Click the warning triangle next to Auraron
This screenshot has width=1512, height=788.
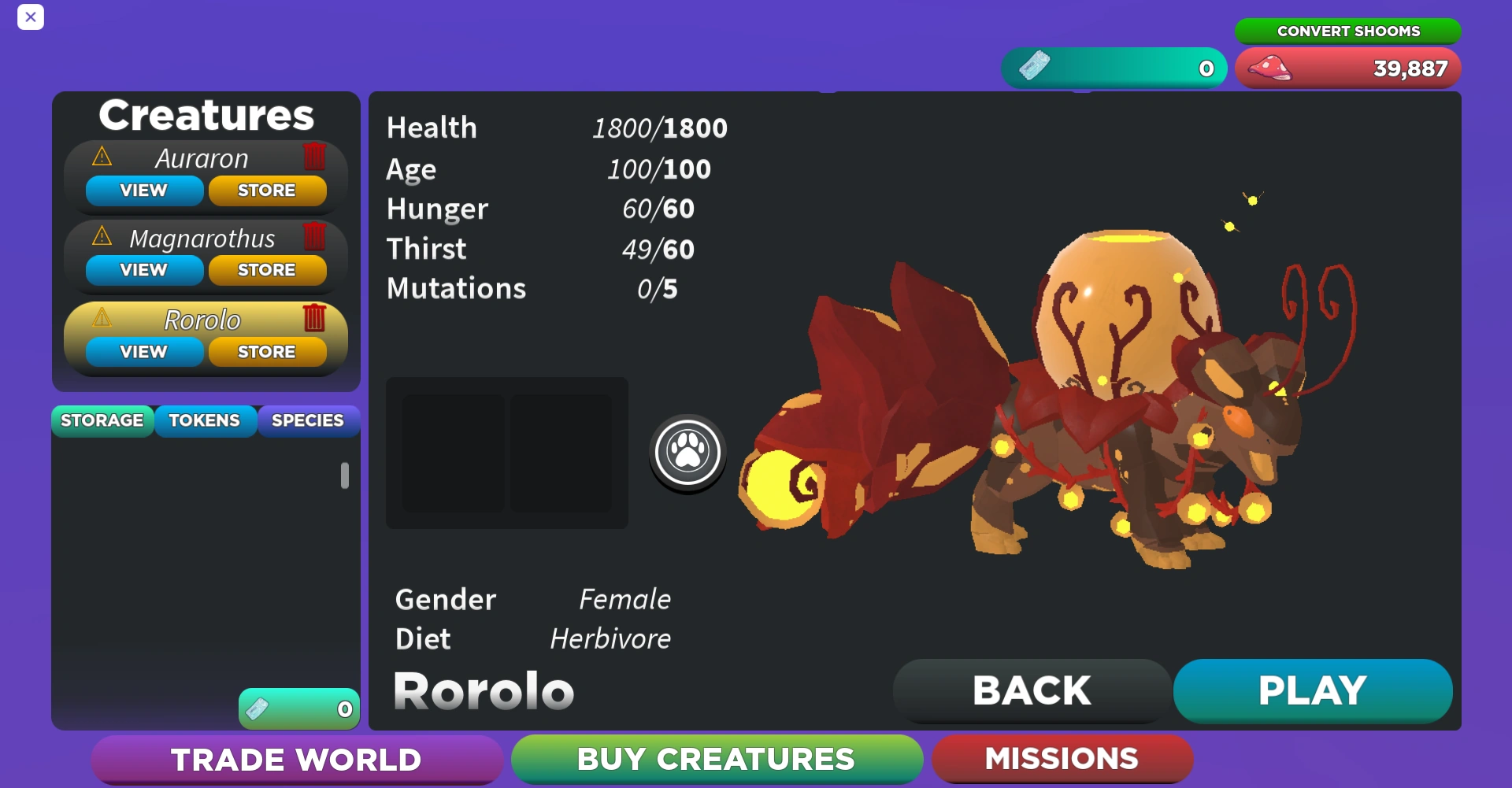[x=101, y=157]
